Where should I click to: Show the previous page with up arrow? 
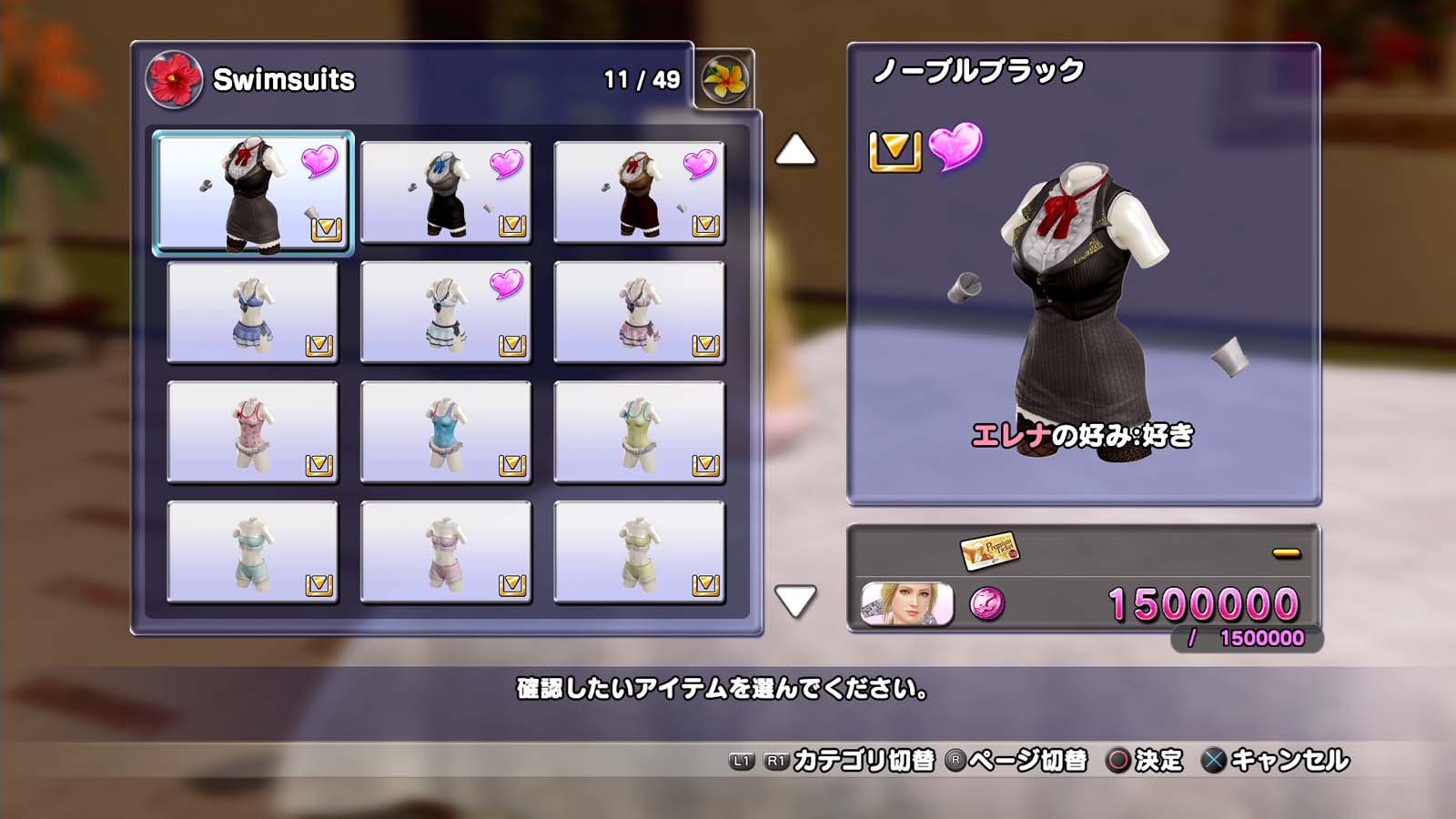[795, 150]
